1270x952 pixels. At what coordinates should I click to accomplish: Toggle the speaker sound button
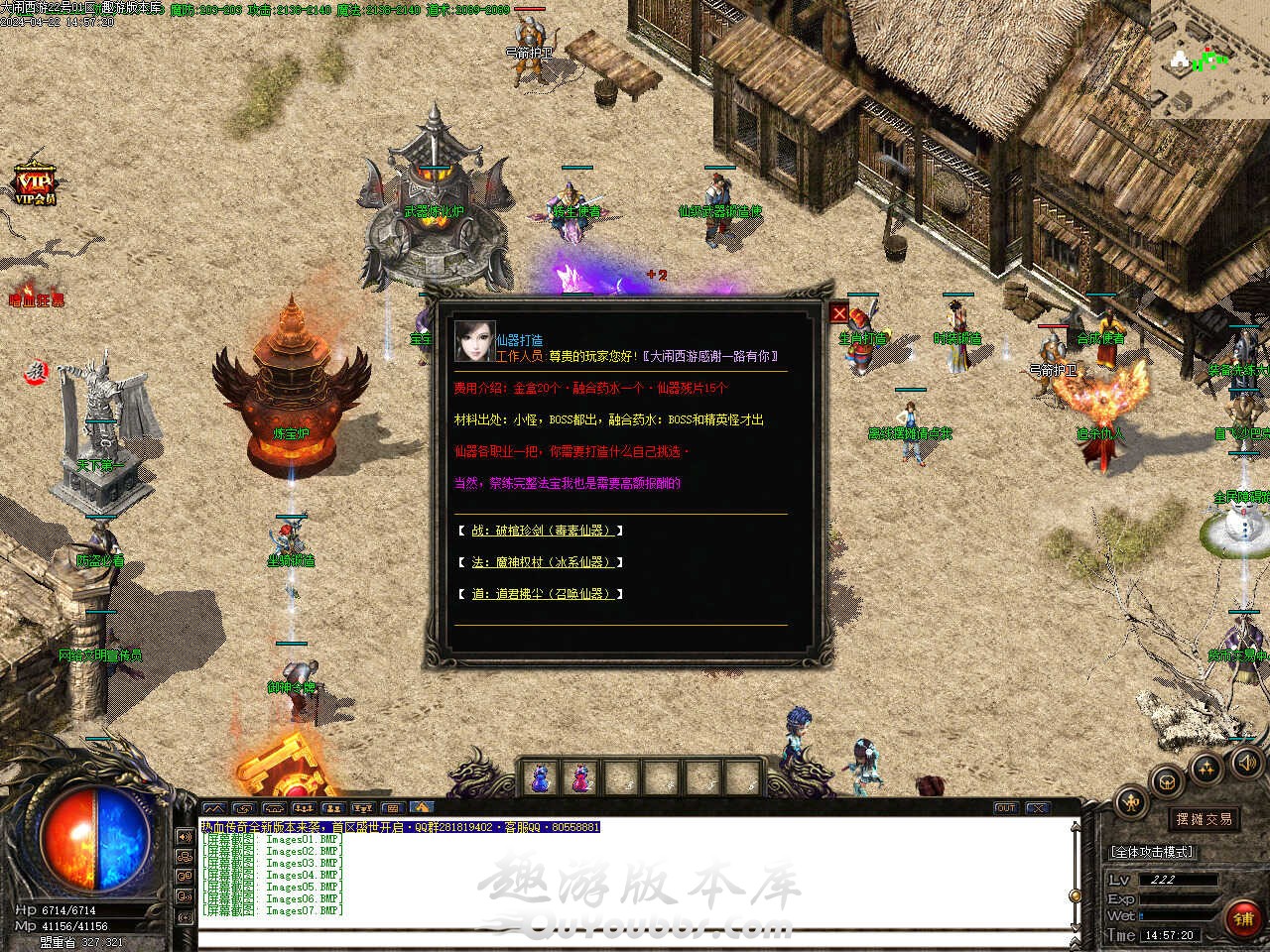coord(1246,762)
